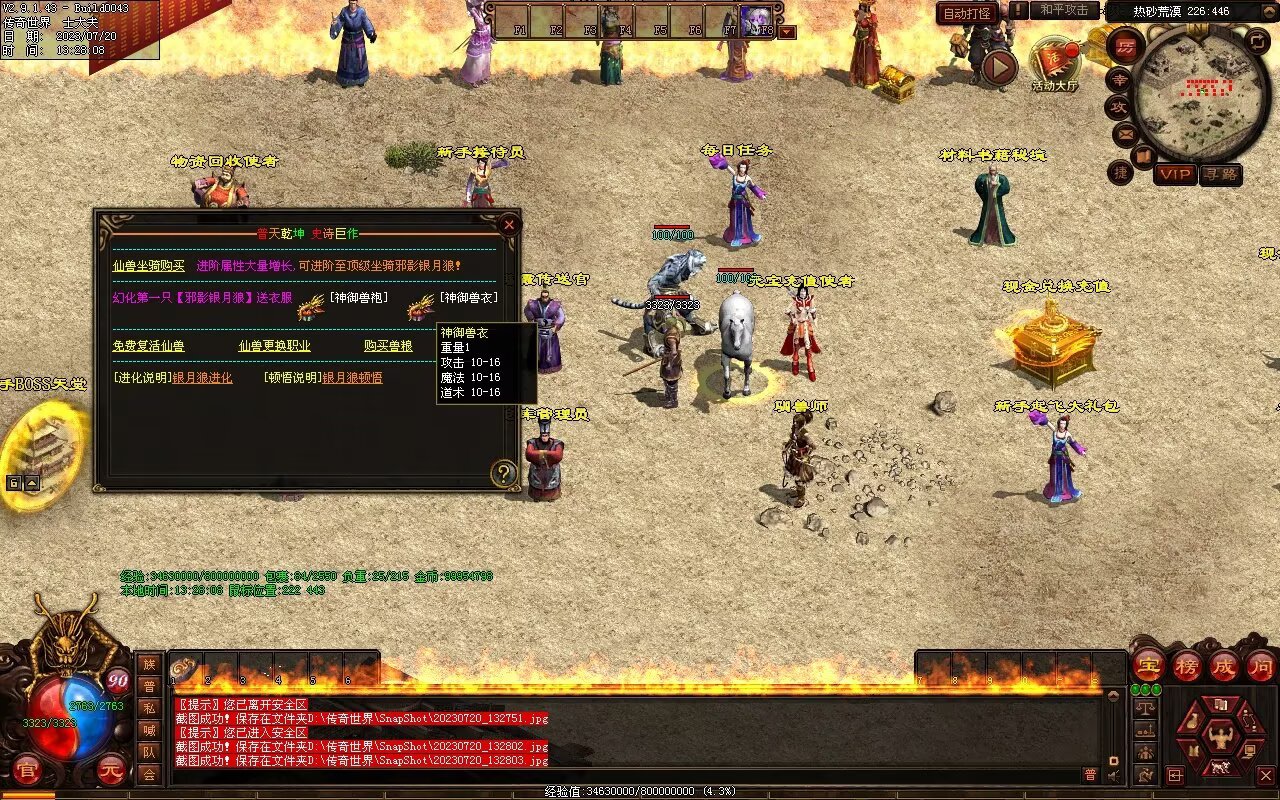
Task: Open mail from the envelope icon
Action: pyautogui.click(x=1125, y=133)
